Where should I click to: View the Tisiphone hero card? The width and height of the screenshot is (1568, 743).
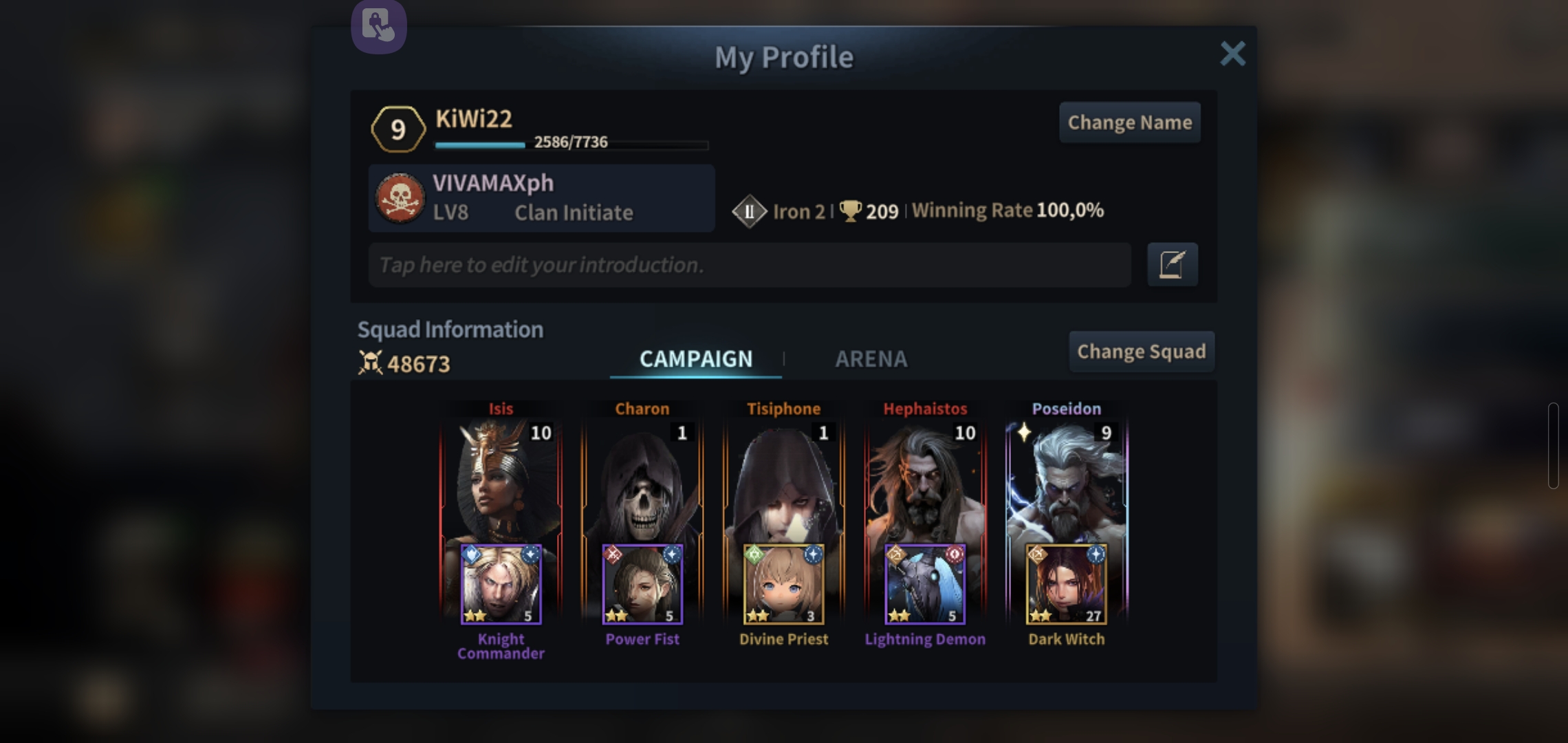[783, 482]
